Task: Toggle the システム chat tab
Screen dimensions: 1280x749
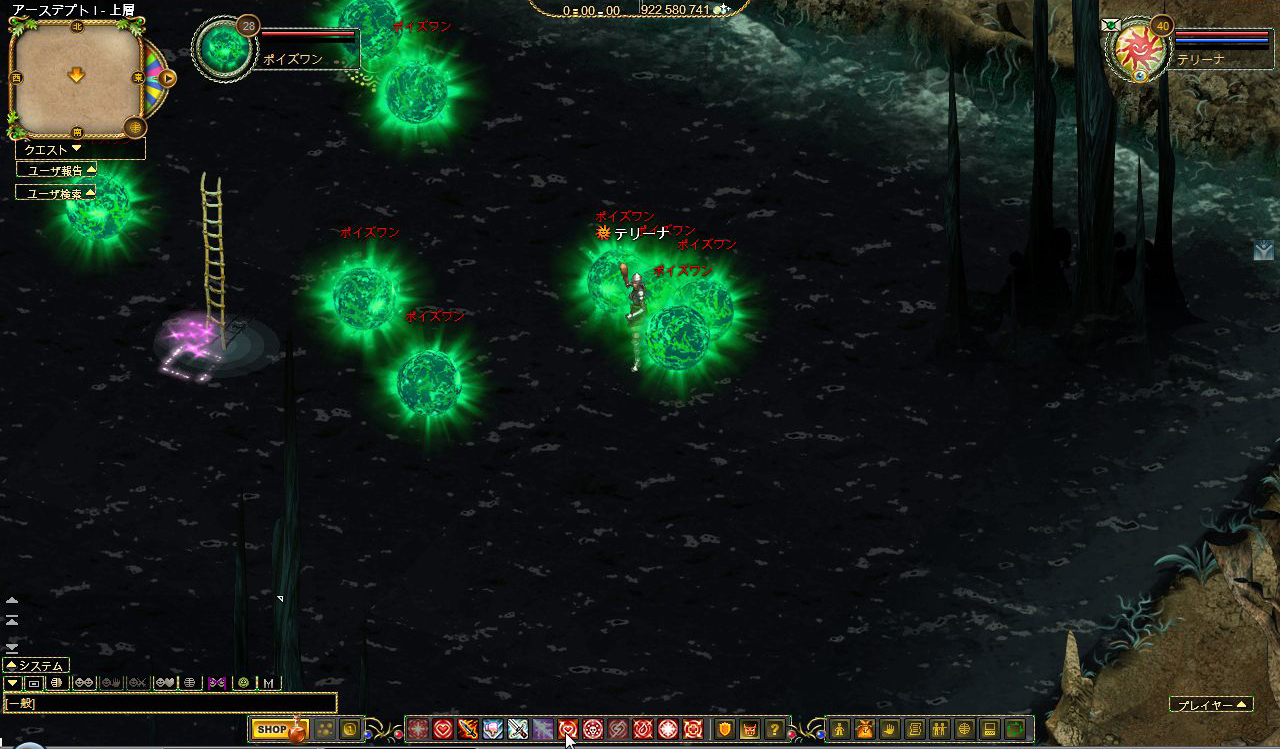Action: [36, 665]
